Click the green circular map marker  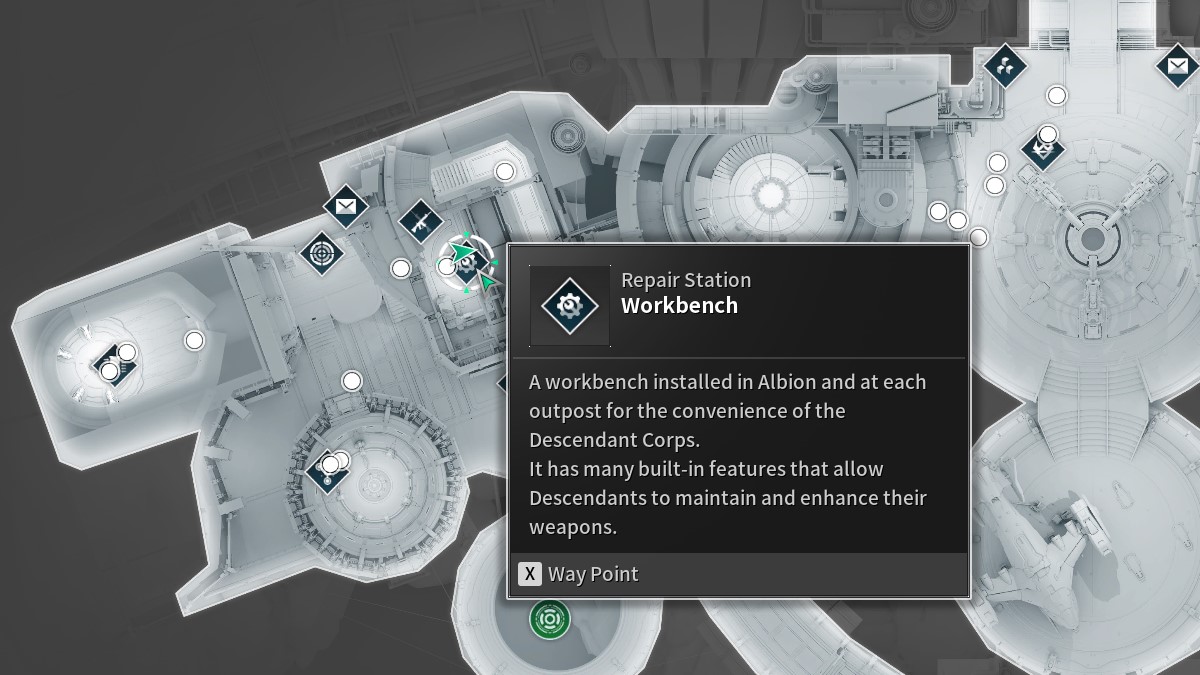coord(549,620)
